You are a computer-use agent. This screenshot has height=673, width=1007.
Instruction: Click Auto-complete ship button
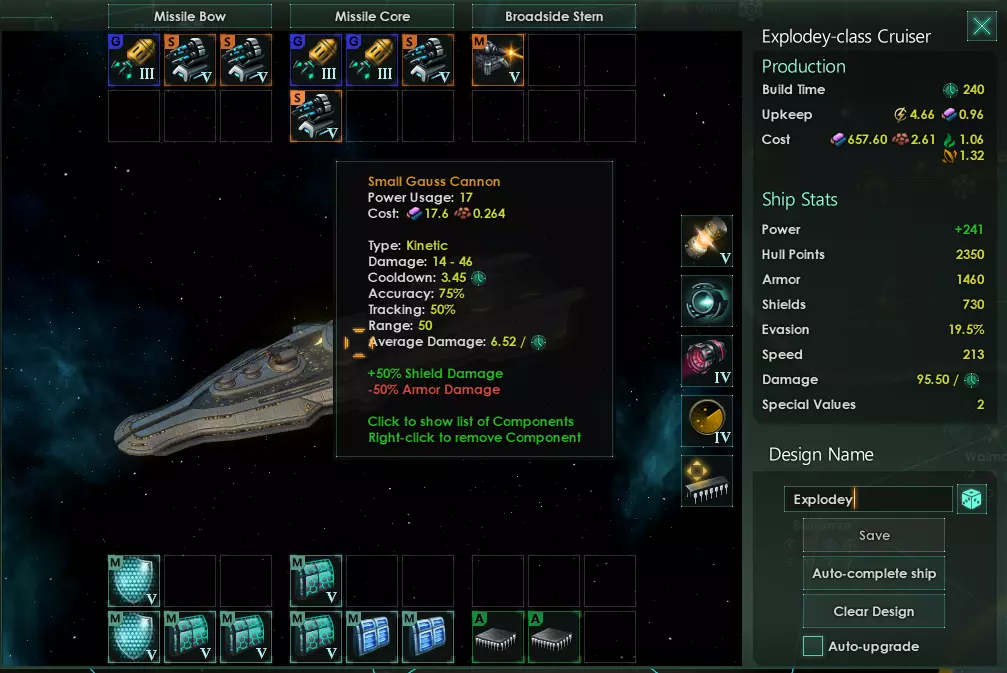(874, 574)
